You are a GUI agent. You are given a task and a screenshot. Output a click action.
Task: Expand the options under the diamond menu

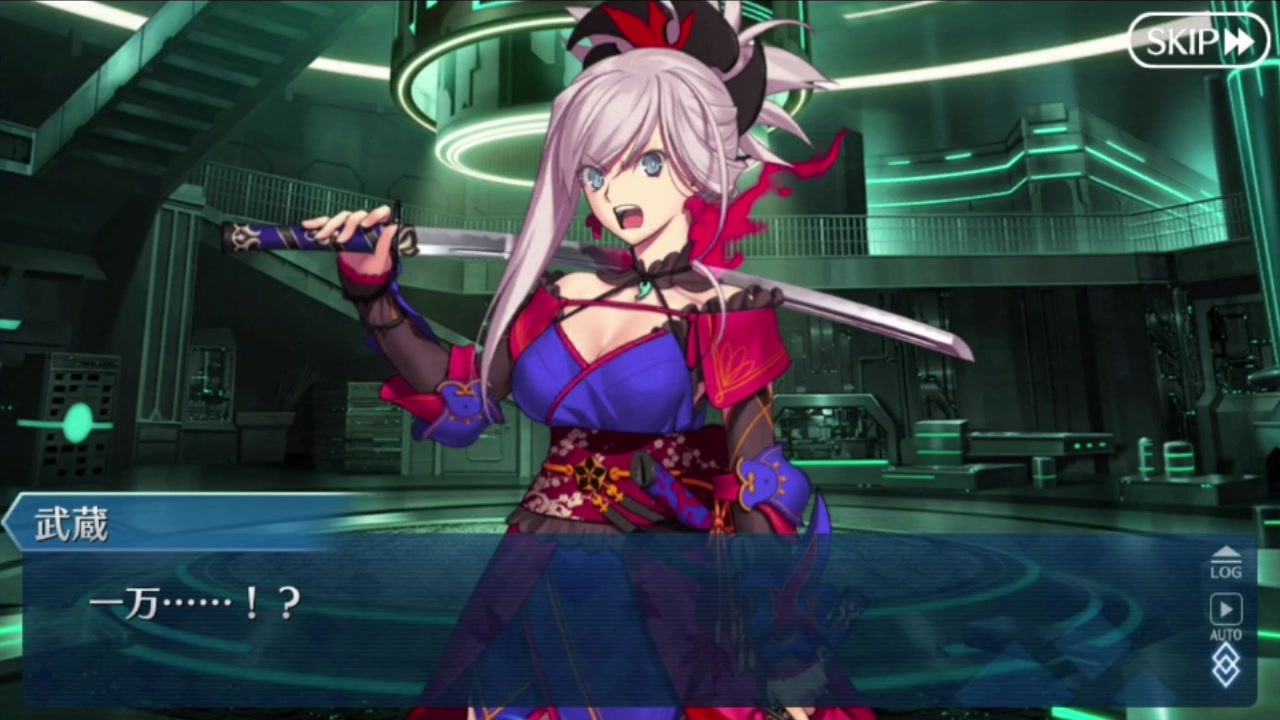[x=1225, y=665]
